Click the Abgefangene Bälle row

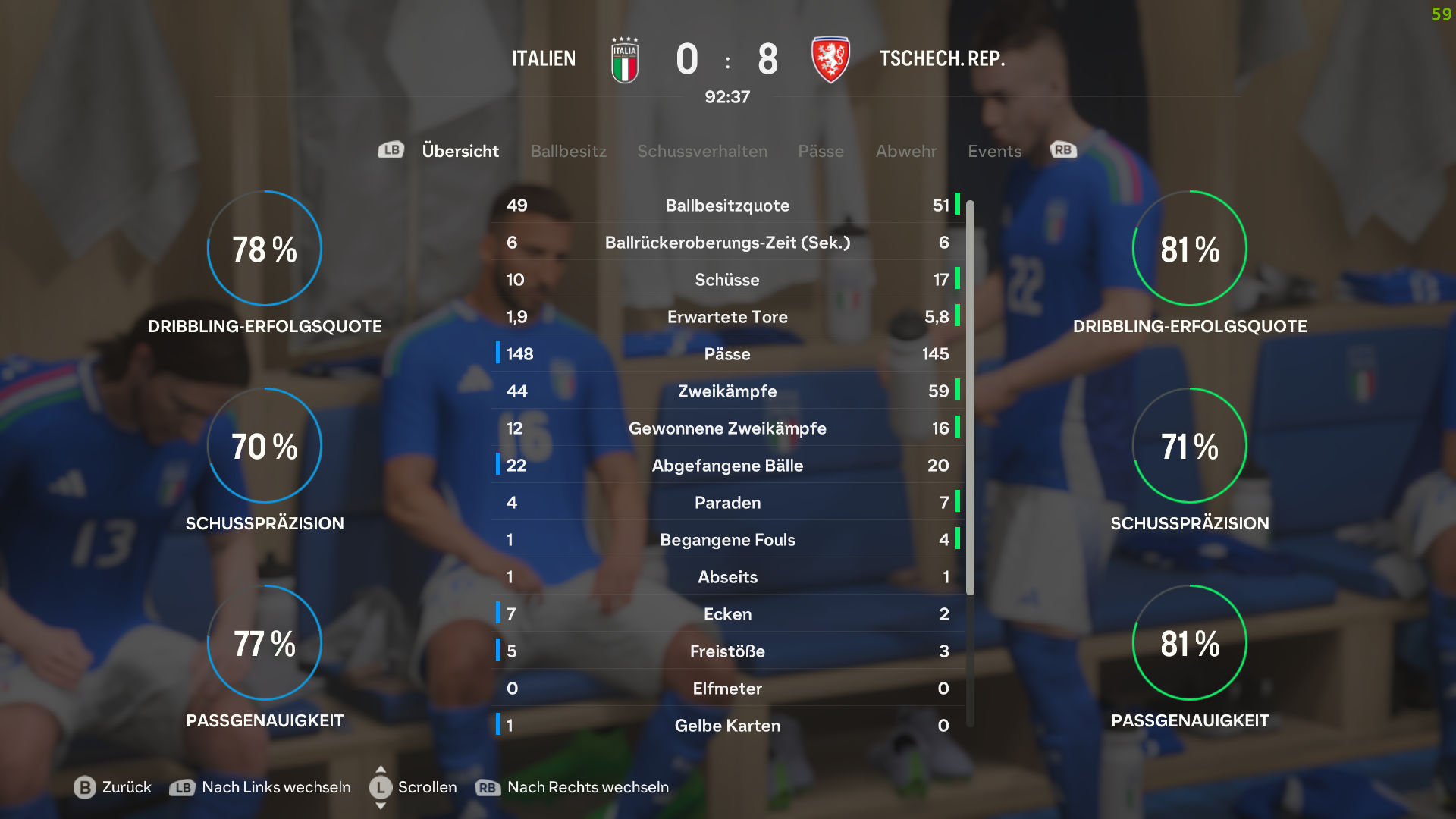pyautogui.click(x=727, y=466)
